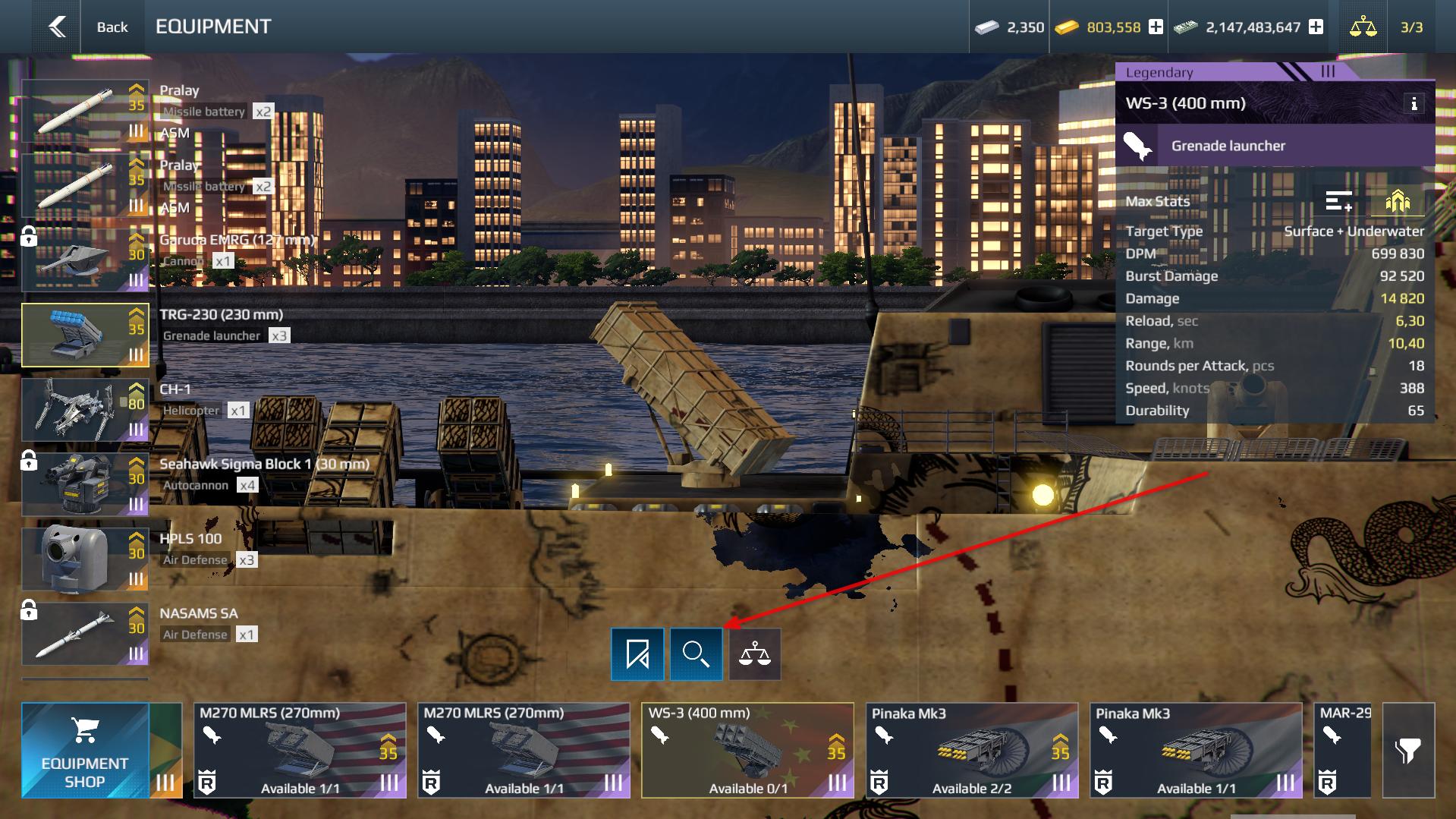Viewport: 1456px width, 819px height.
Task: Select the CH-1 helicopter slot
Action: pyautogui.click(x=85, y=410)
